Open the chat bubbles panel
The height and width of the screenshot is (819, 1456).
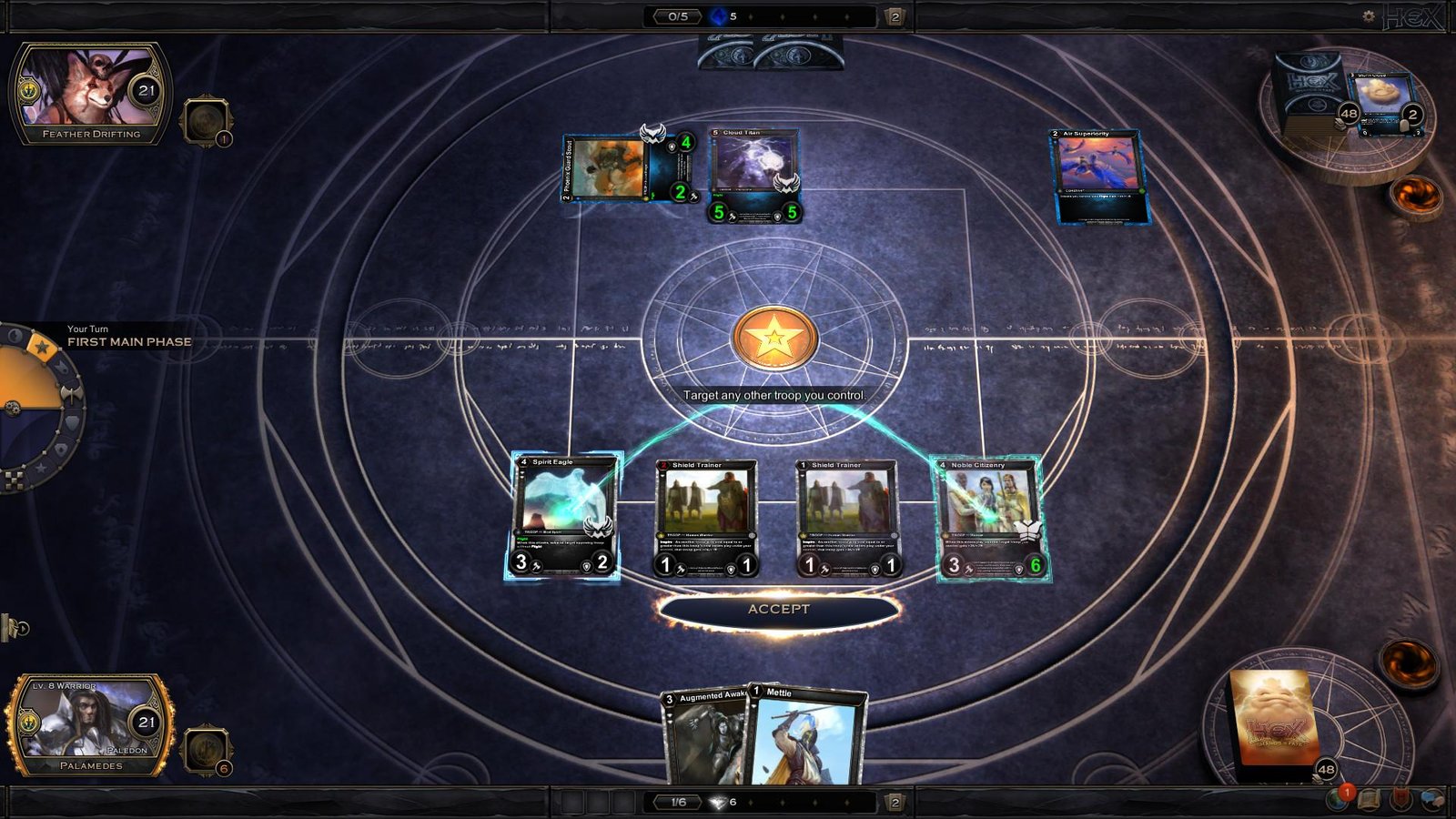tap(1431, 796)
